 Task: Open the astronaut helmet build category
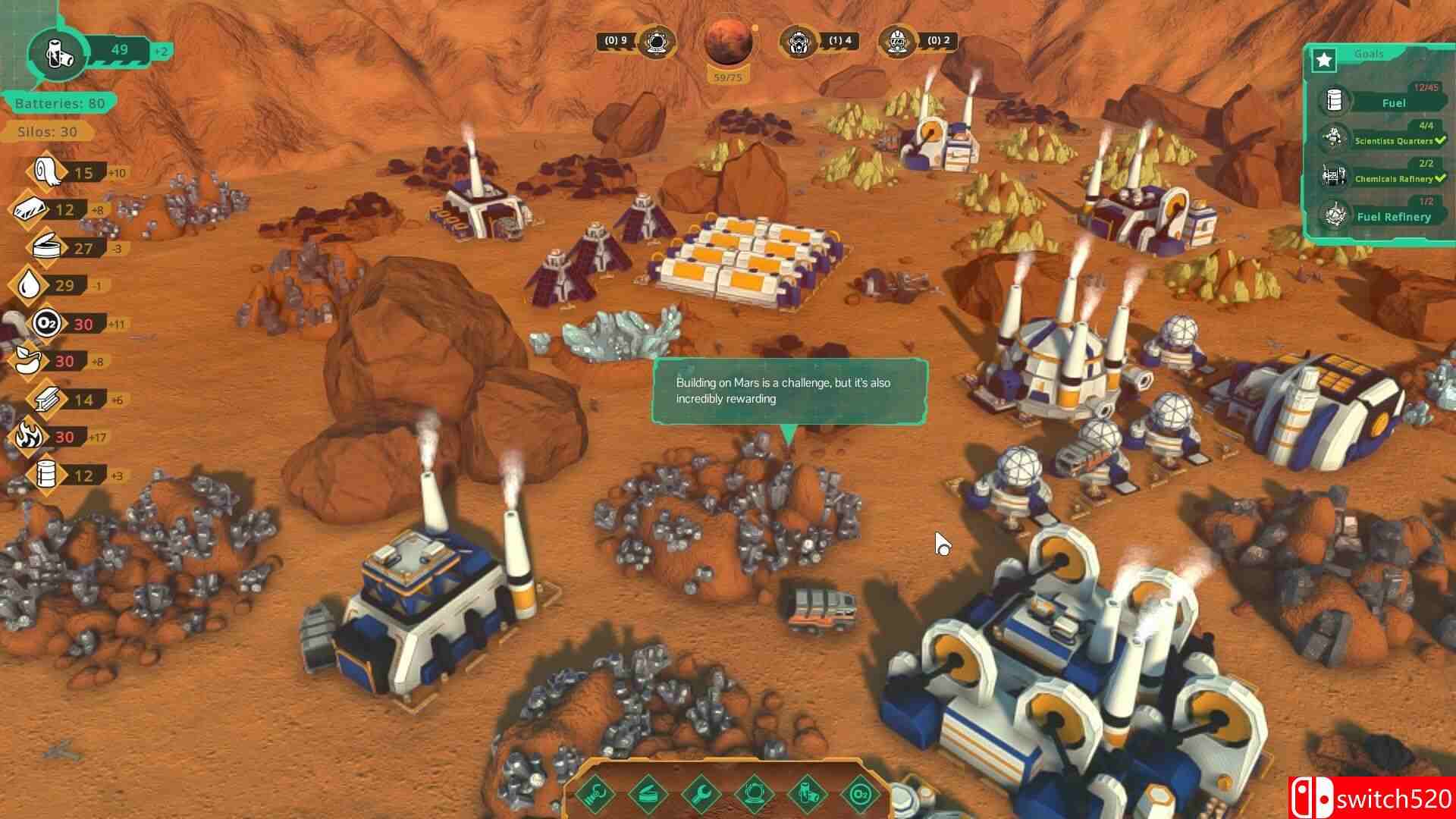click(x=755, y=793)
